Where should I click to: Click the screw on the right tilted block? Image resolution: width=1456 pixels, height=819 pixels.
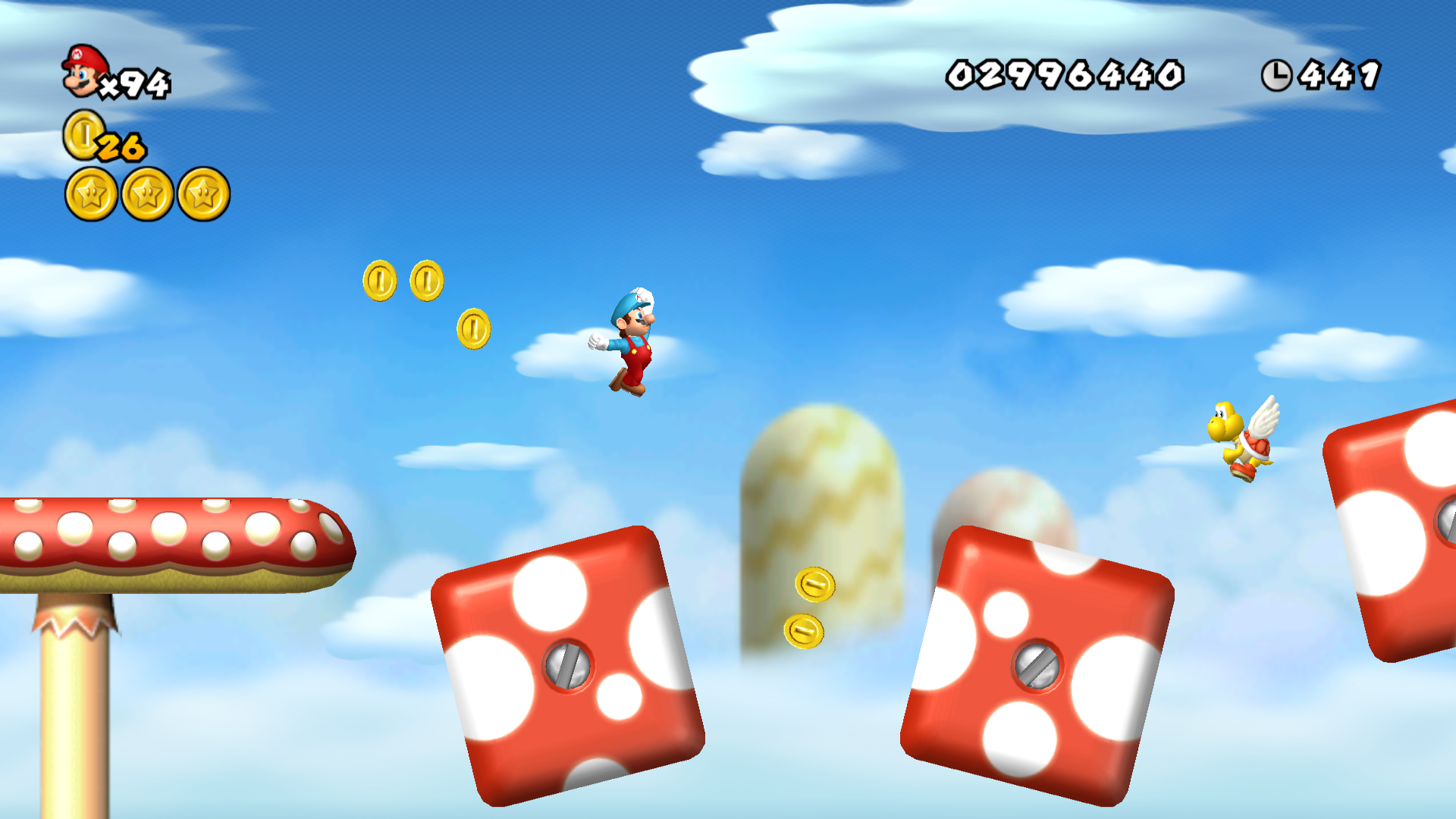click(x=1037, y=667)
